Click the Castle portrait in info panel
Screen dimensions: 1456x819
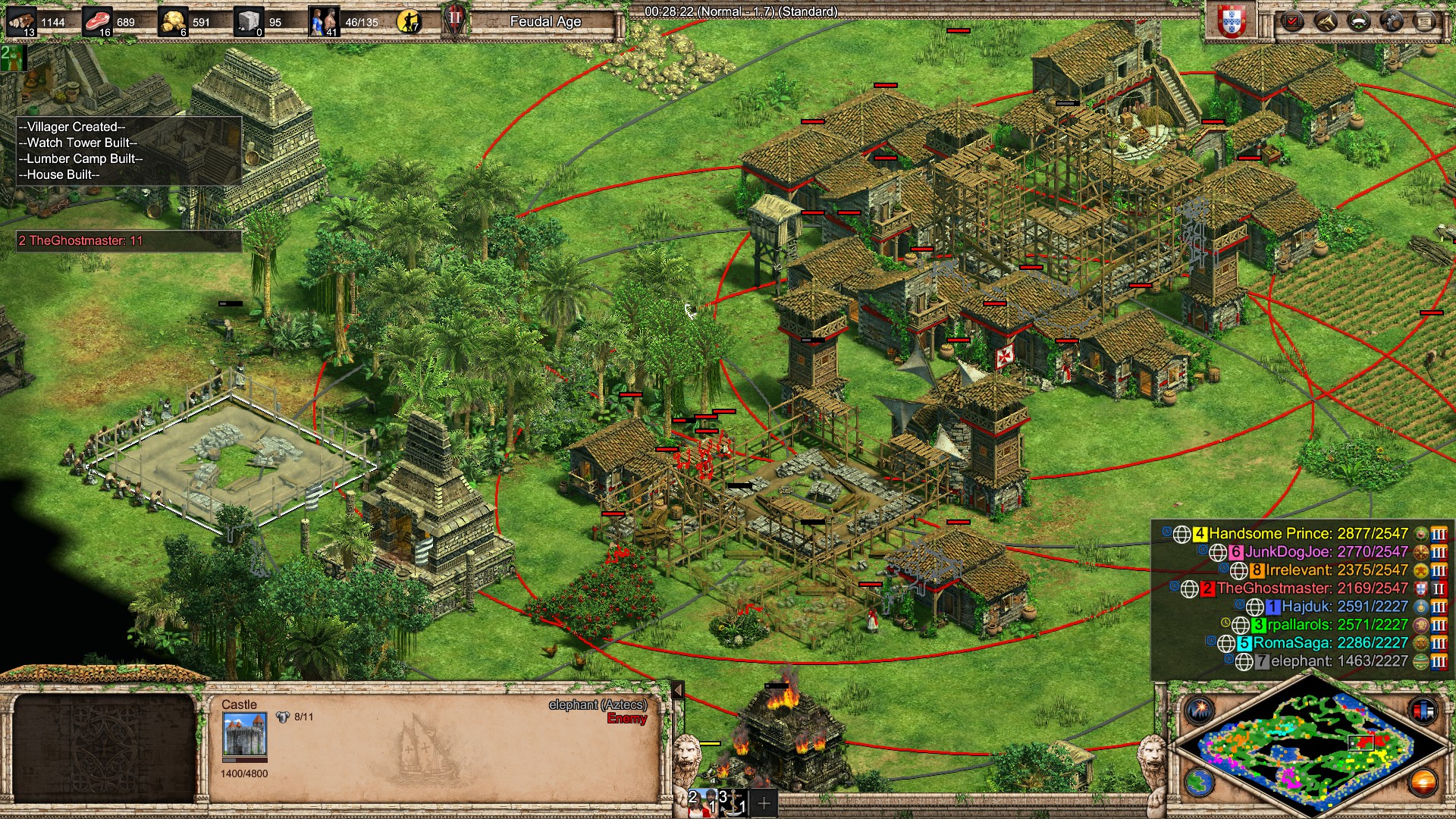[244, 735]
